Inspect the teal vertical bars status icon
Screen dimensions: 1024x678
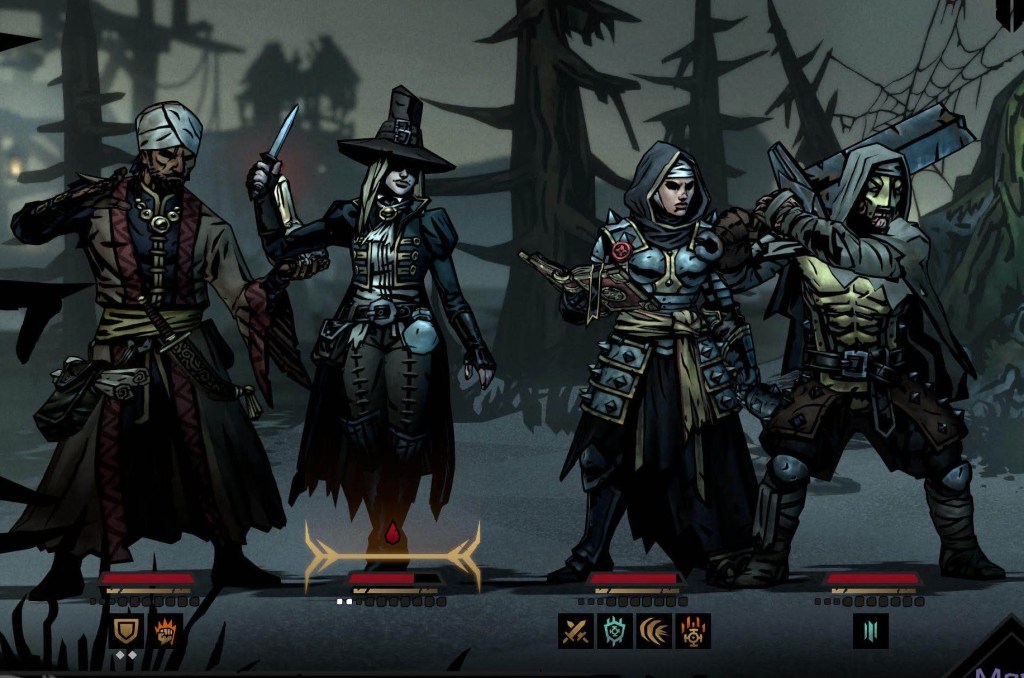click(x=870, y=631)
